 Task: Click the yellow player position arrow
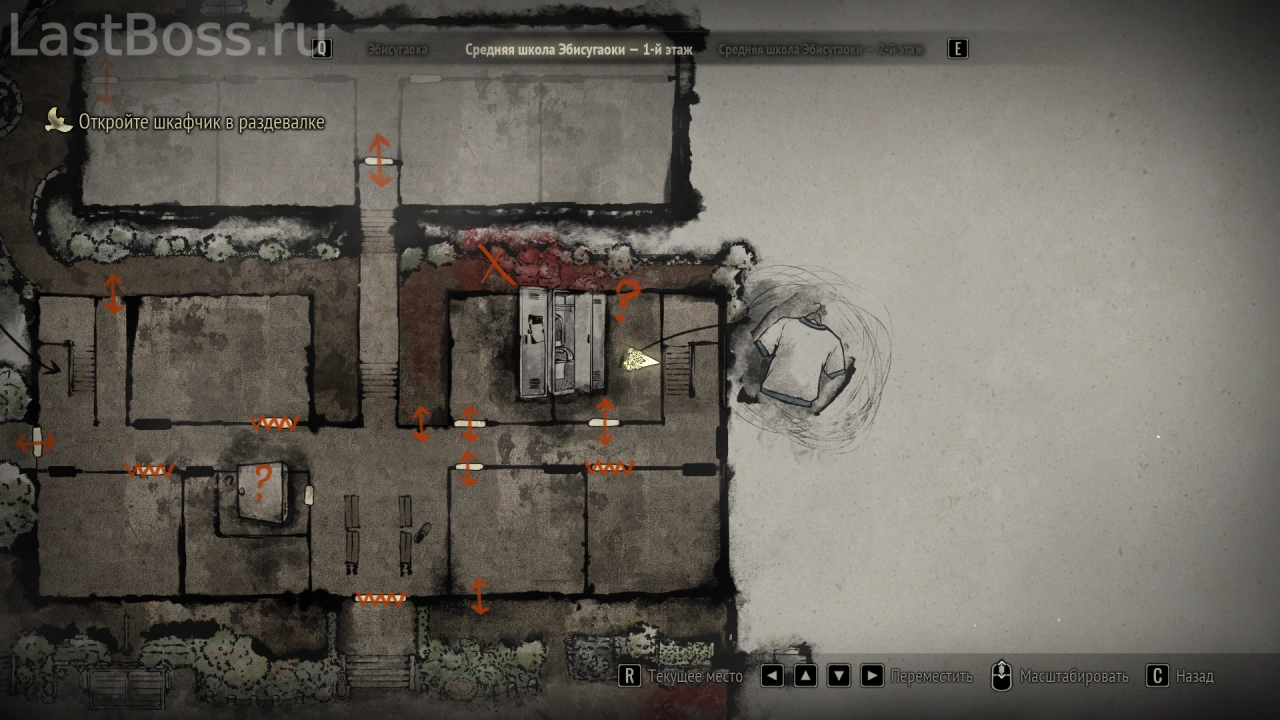click(x=636, y=359)
